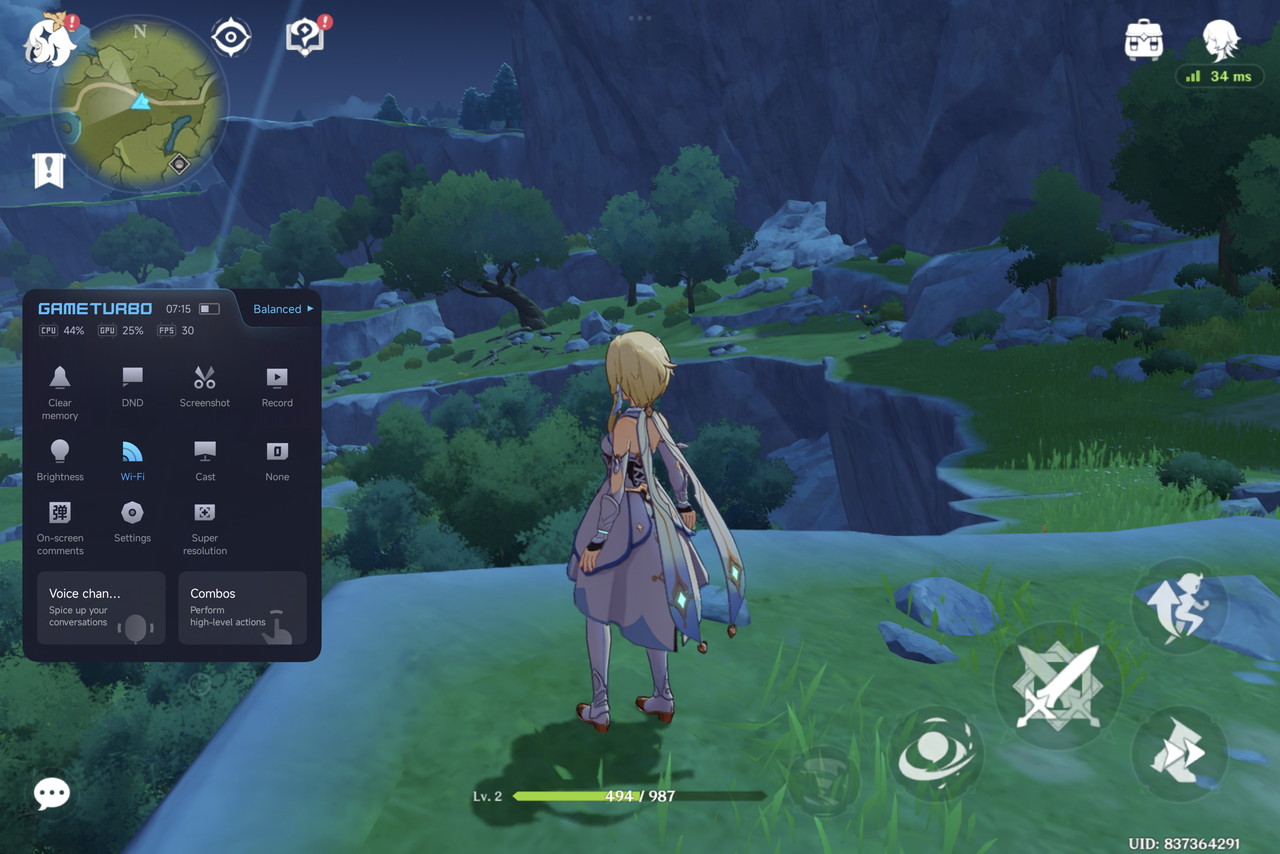Open the character profile icon

pos(1221,41)
